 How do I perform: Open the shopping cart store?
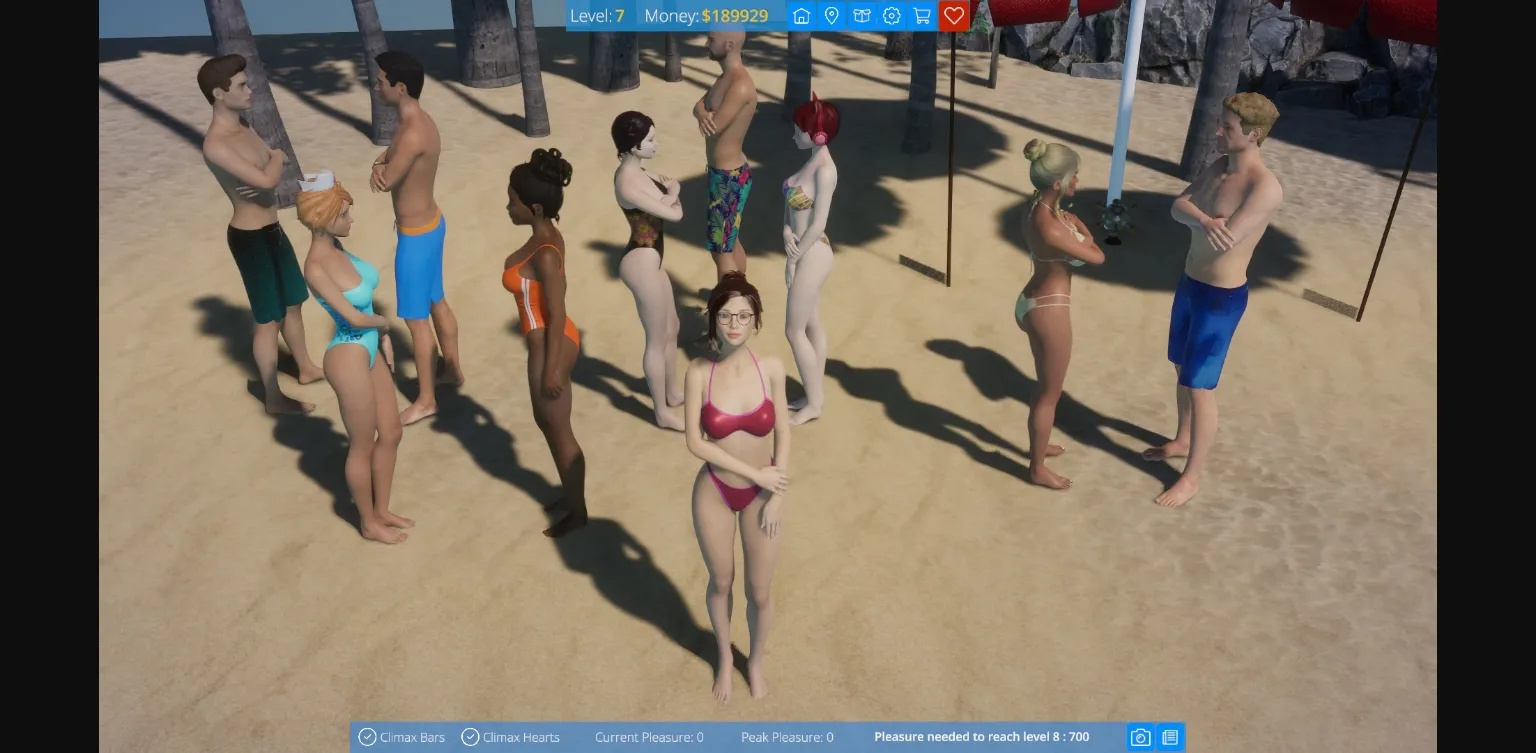click(921, 16)
